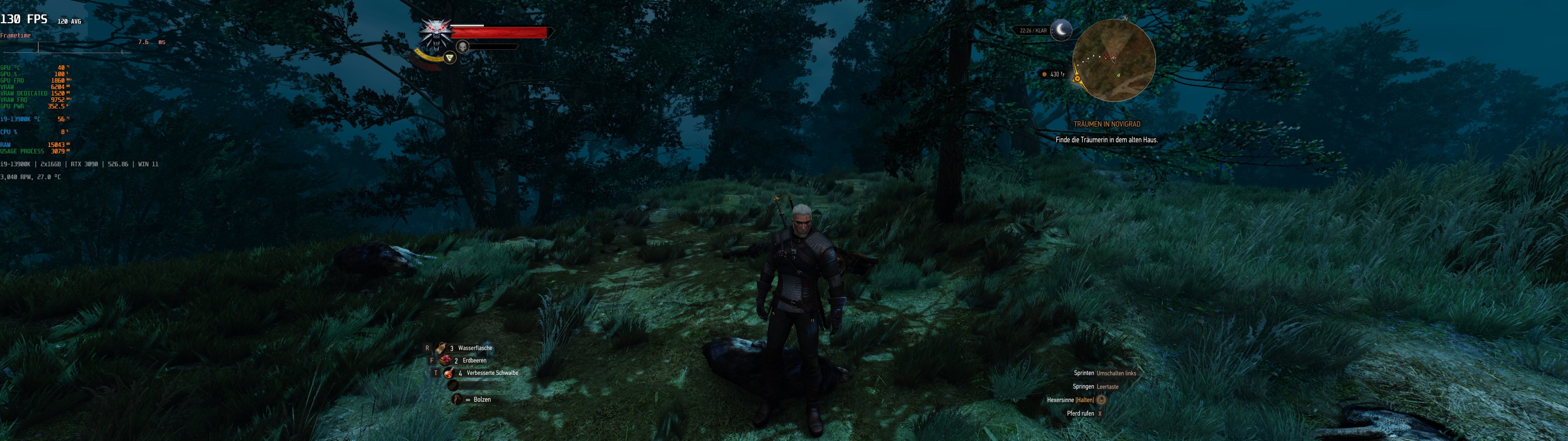The width and height of the screenshot is (1568, 441).
Task: Select the Wasserflasche quick slot icon
Action: pos(440,348)
